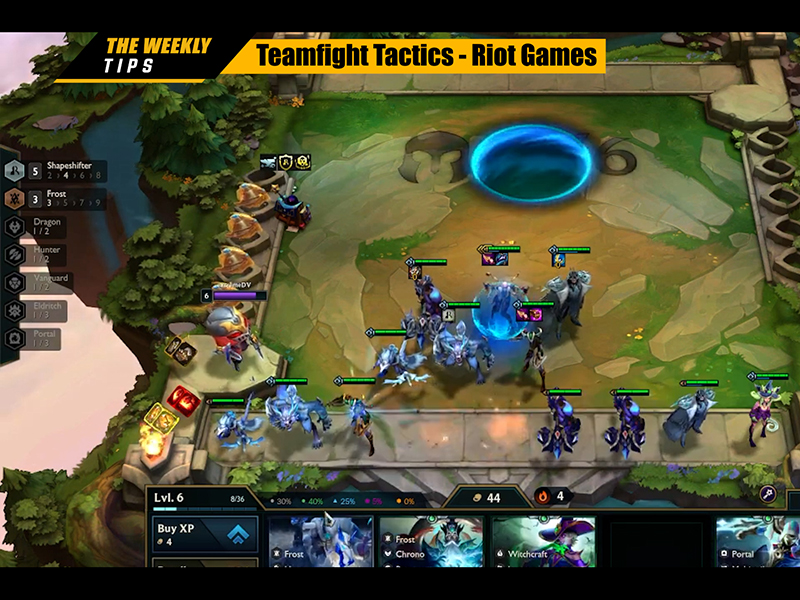Check the Vanguard trait entry
Image resolution: width=800 pixels, height=600 pixels.
coord(40,283)
